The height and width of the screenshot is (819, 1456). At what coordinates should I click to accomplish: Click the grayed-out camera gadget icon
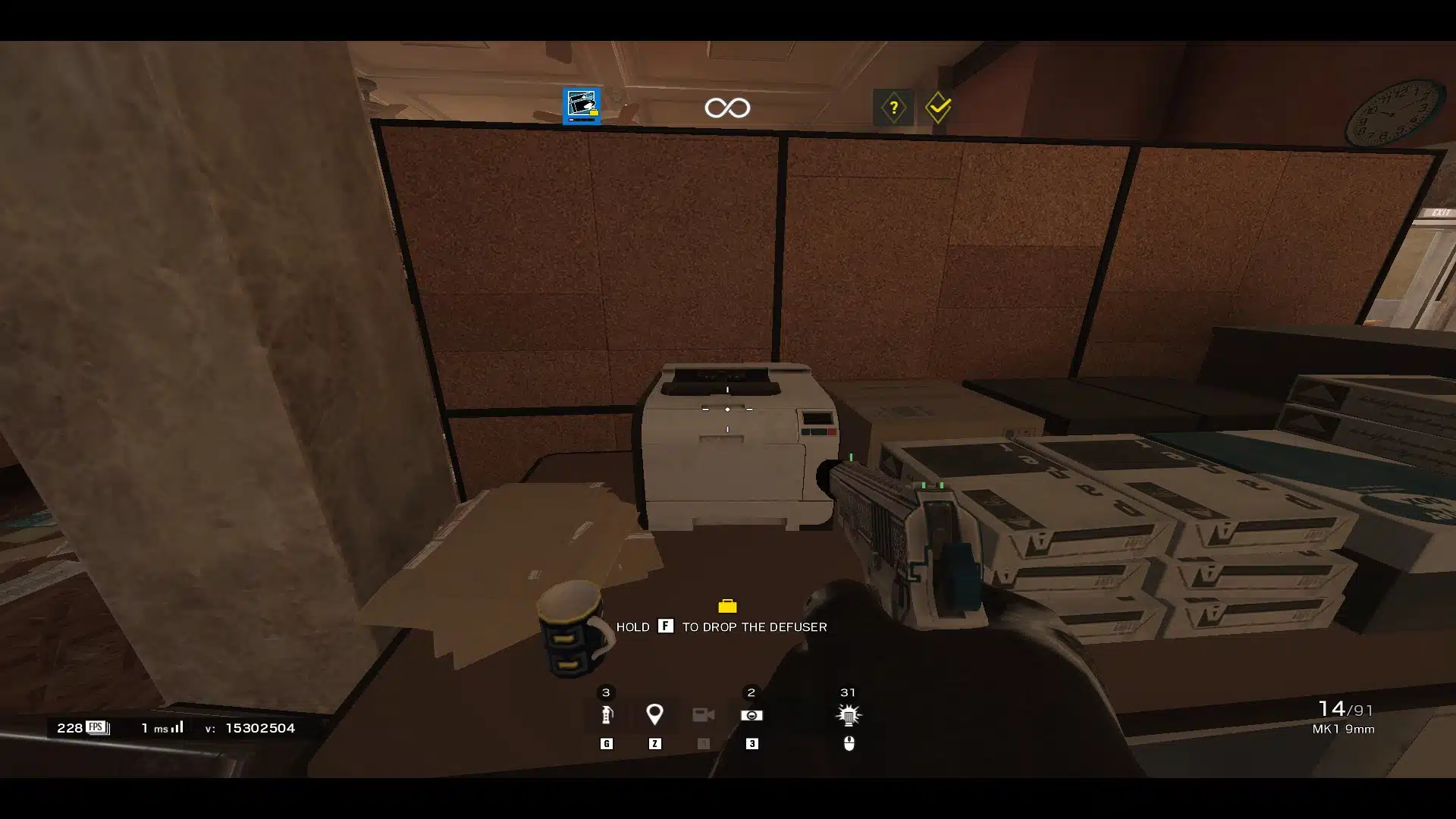coord(704,714)
